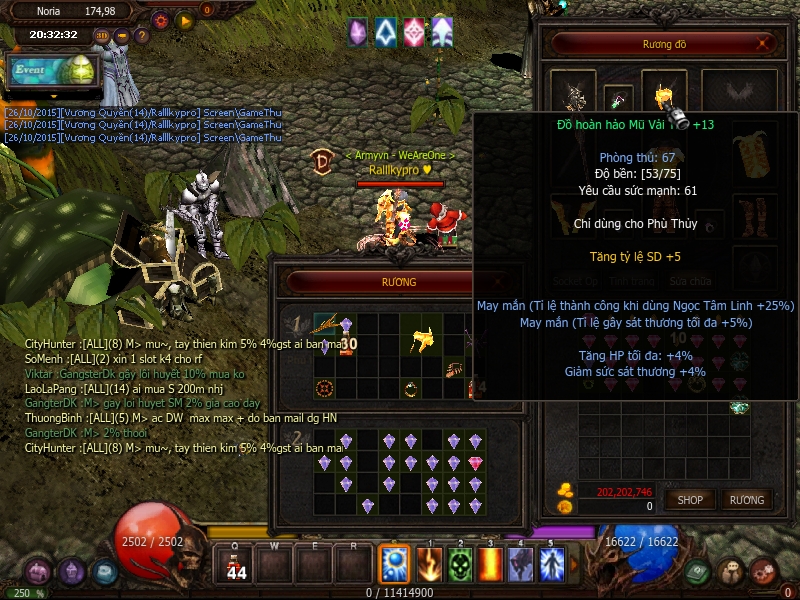Viewport: 800px width, 600px height.
Task: Open the question mark help button
Action: tap(142, 35)
